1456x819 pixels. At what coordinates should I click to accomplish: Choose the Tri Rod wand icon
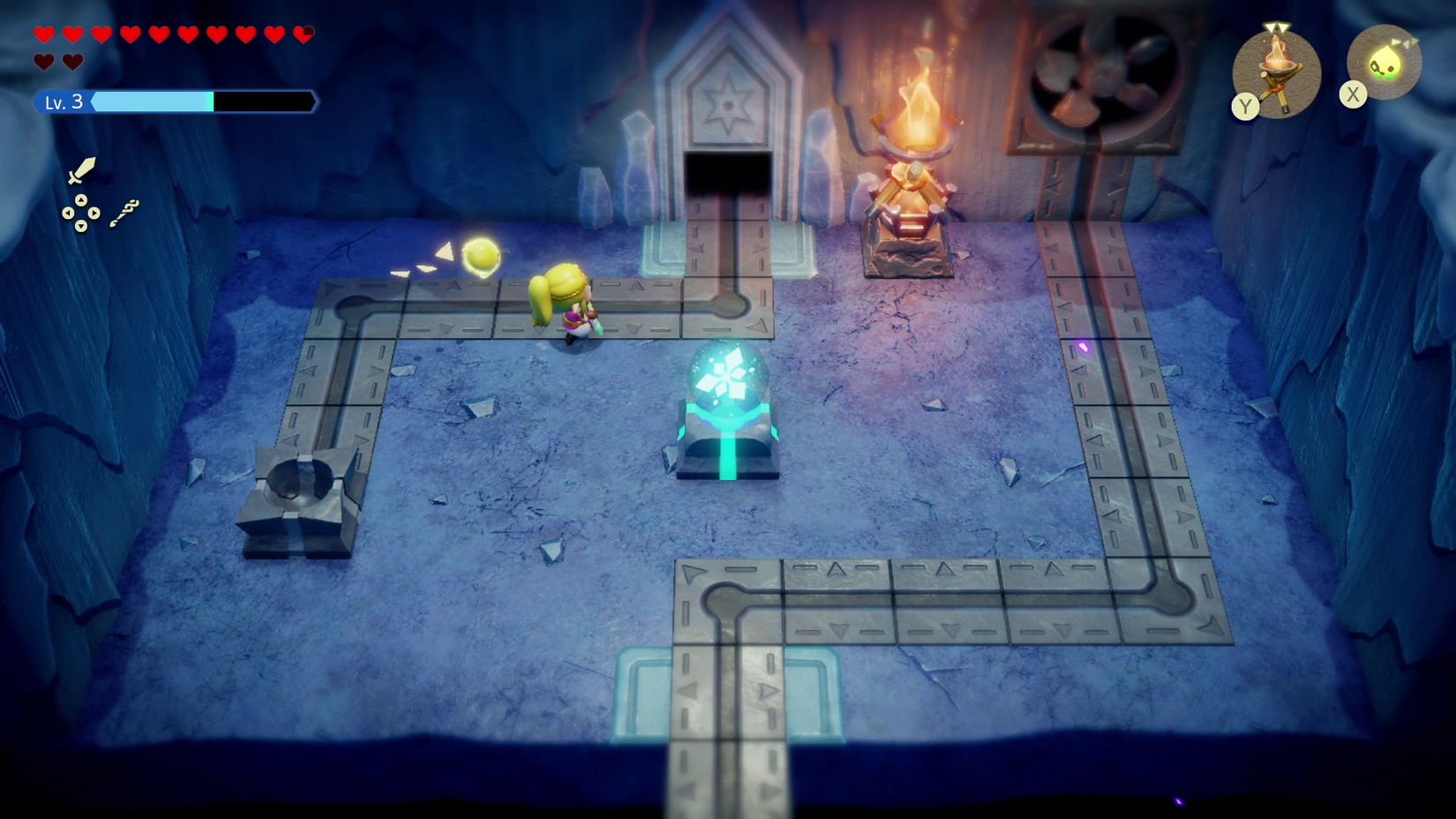click(124, 213)
